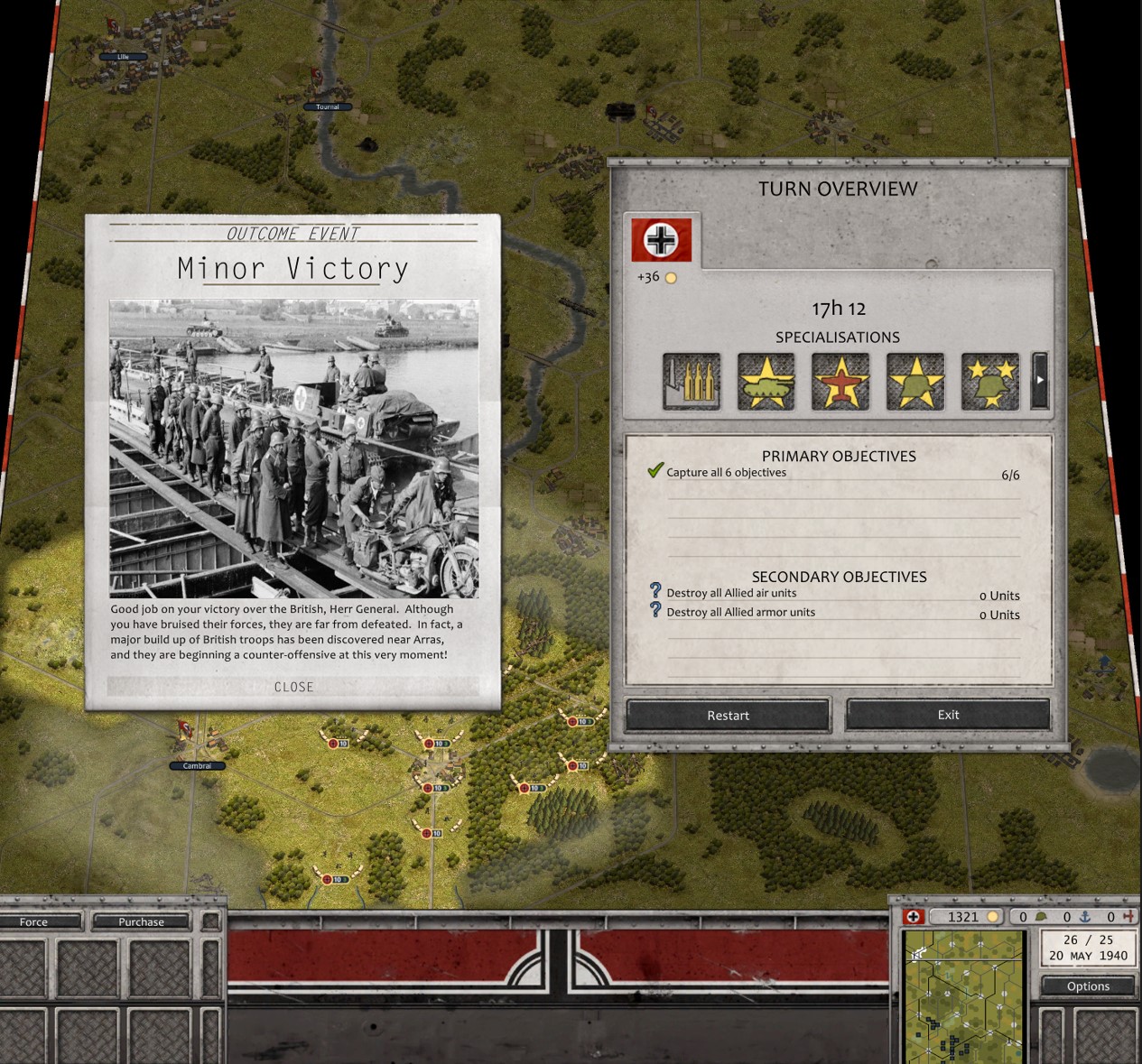Click the Capture all 6 objectives entry
1142x1064 pixels.
pos(726,472)
